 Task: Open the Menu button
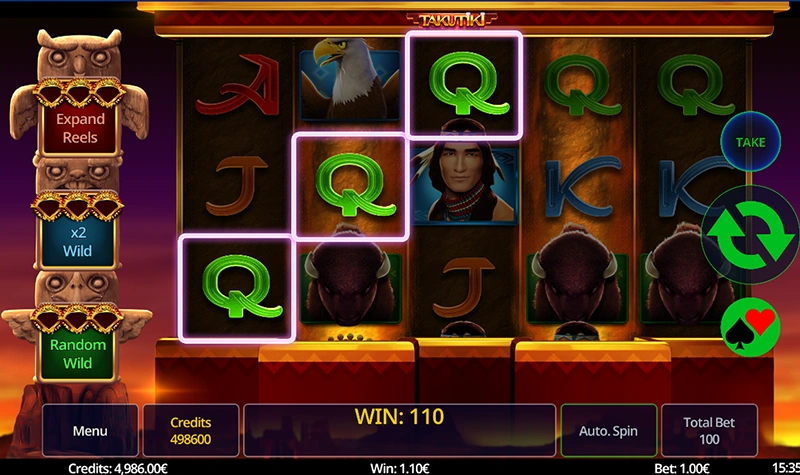[90, 432]
